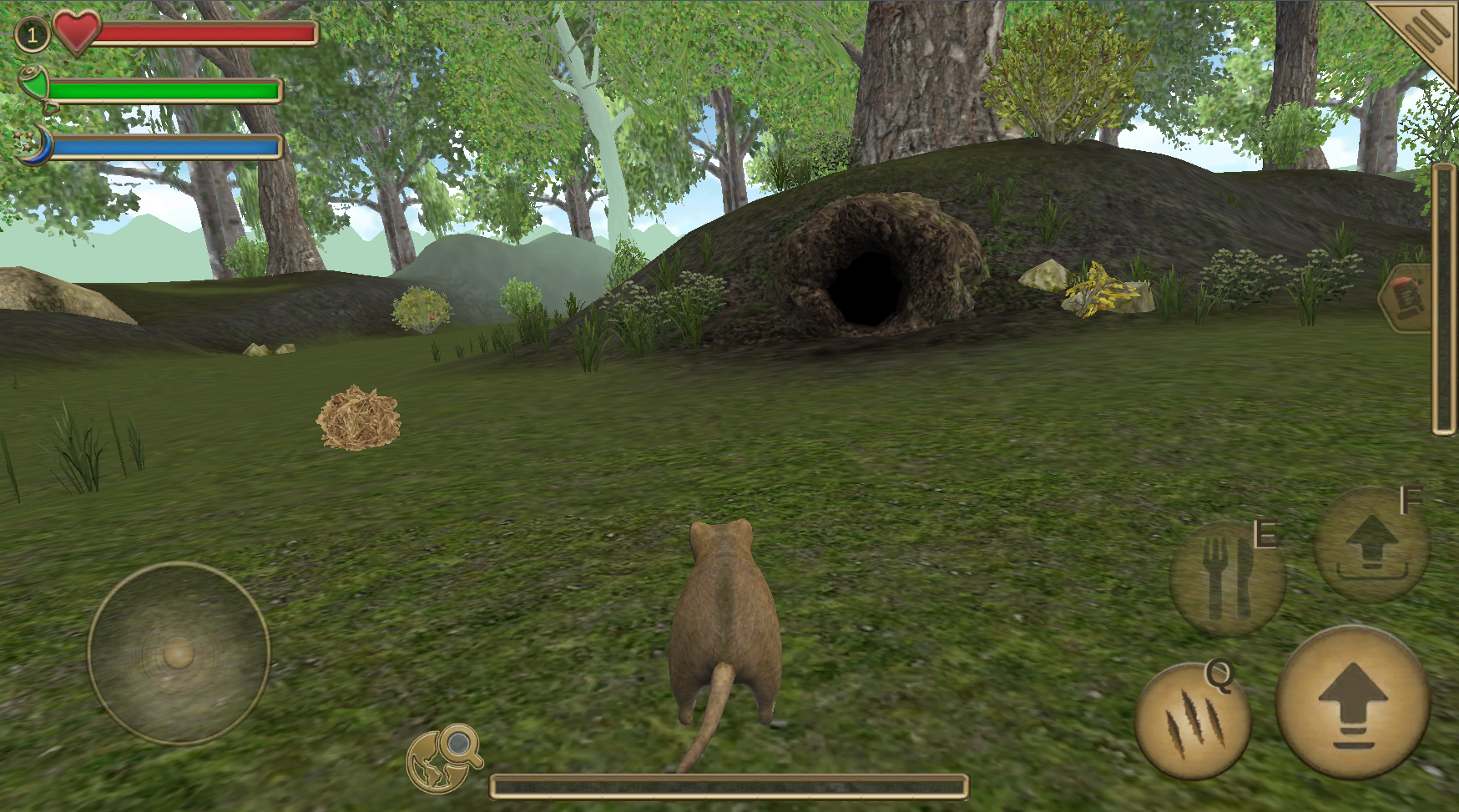Image resolution: width=1459 pixels, height=812 pixels.
Task: Select the level 1 badge
Action: pos(33,35)
